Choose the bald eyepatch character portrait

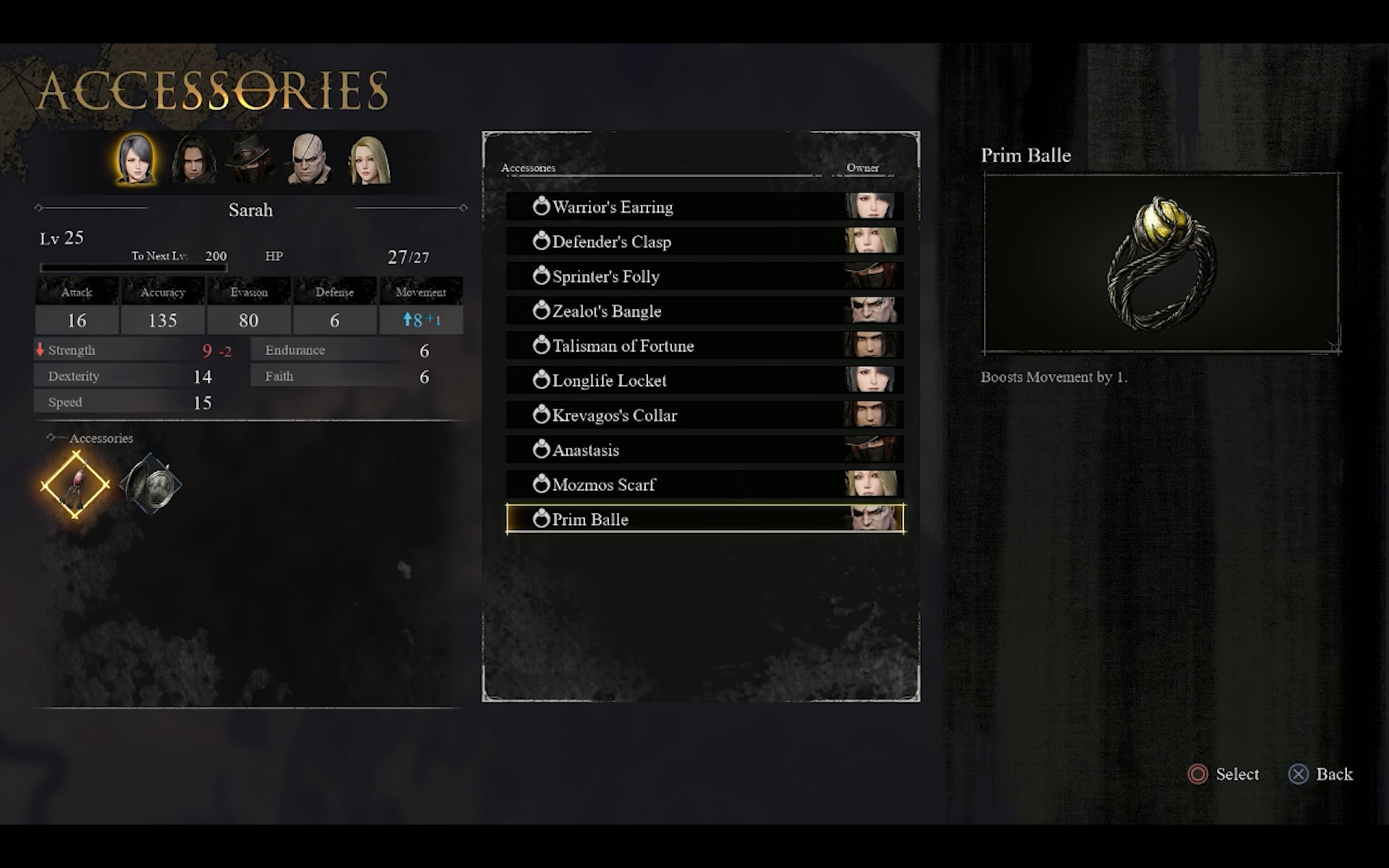310,159
